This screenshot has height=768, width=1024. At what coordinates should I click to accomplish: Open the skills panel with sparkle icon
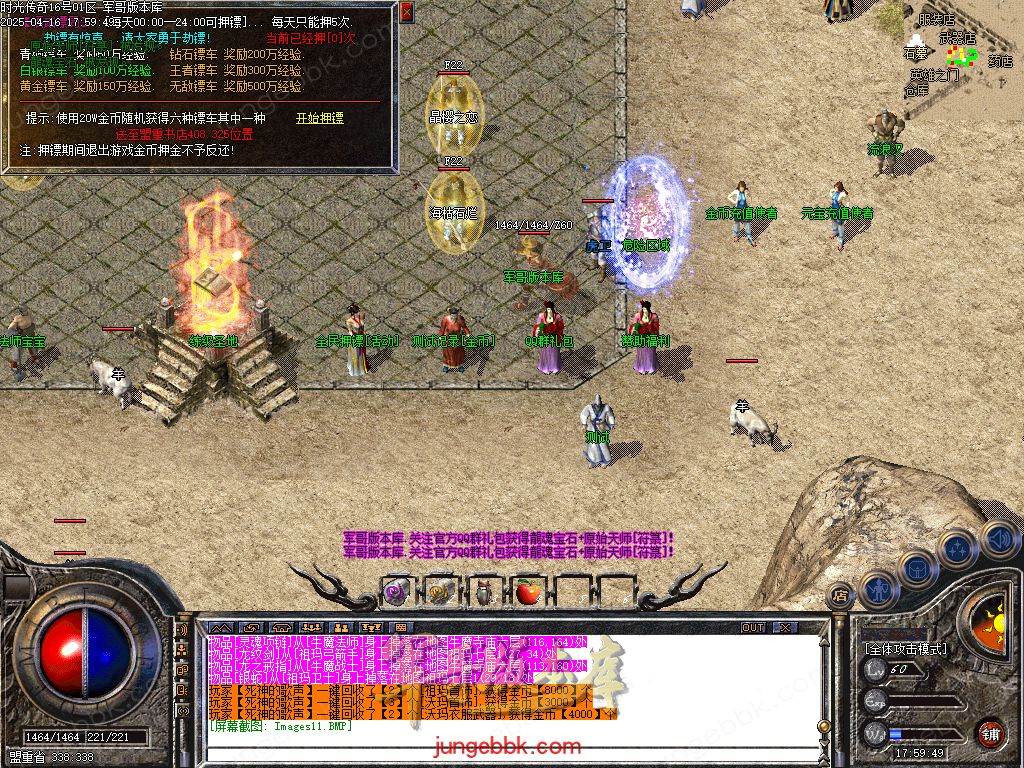(x=958, y=549)
